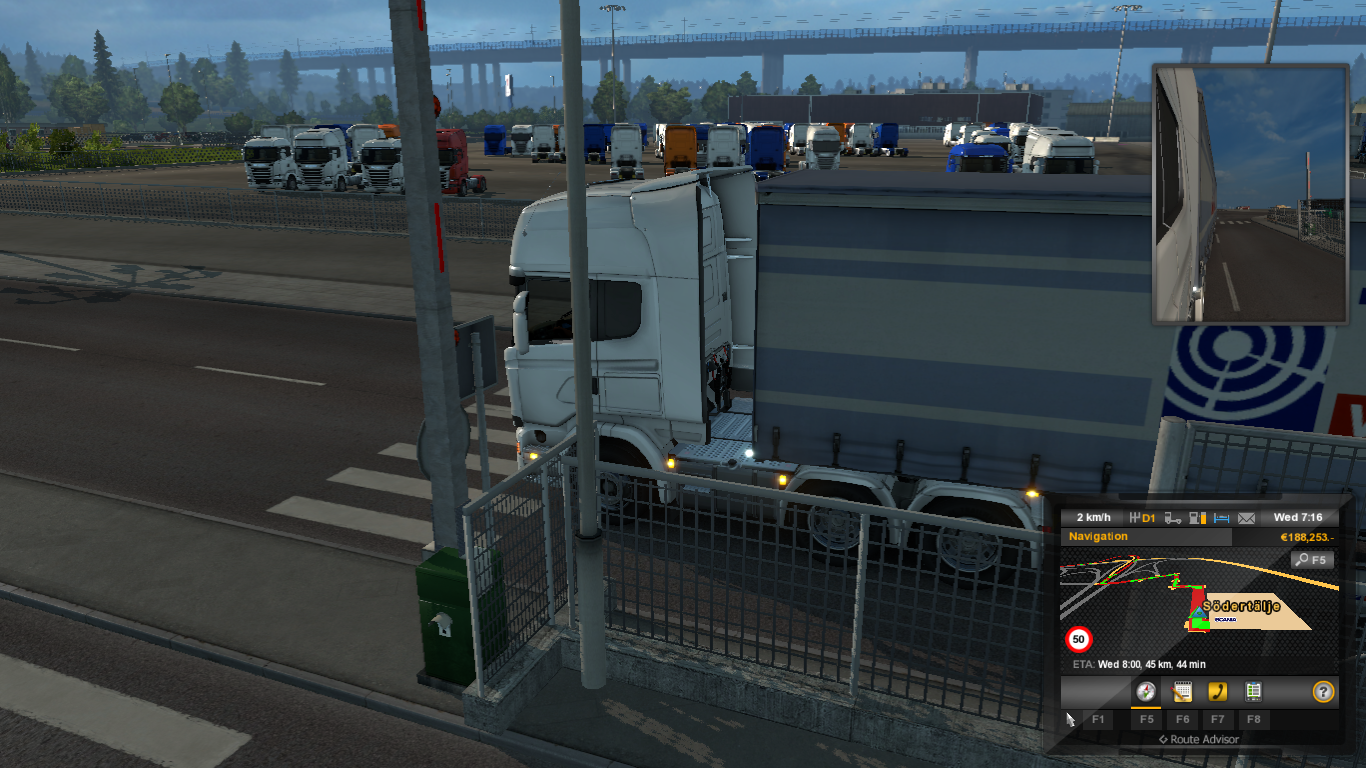Click the side mirror view panel
Image resolution: width=1366 pixels, height=768 pixels.
pos(1250,194)
